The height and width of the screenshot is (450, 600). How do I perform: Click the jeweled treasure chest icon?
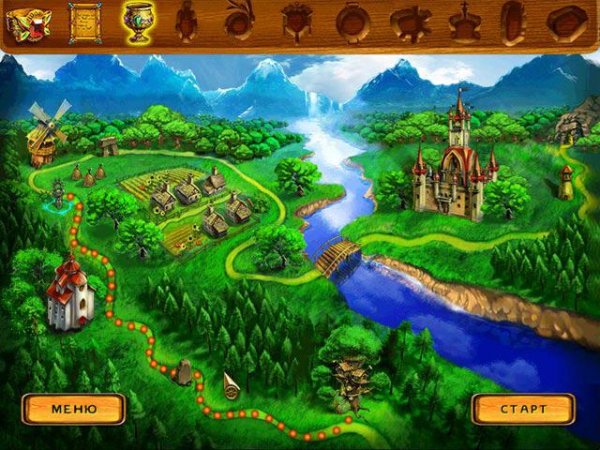[x=29, y=21]
